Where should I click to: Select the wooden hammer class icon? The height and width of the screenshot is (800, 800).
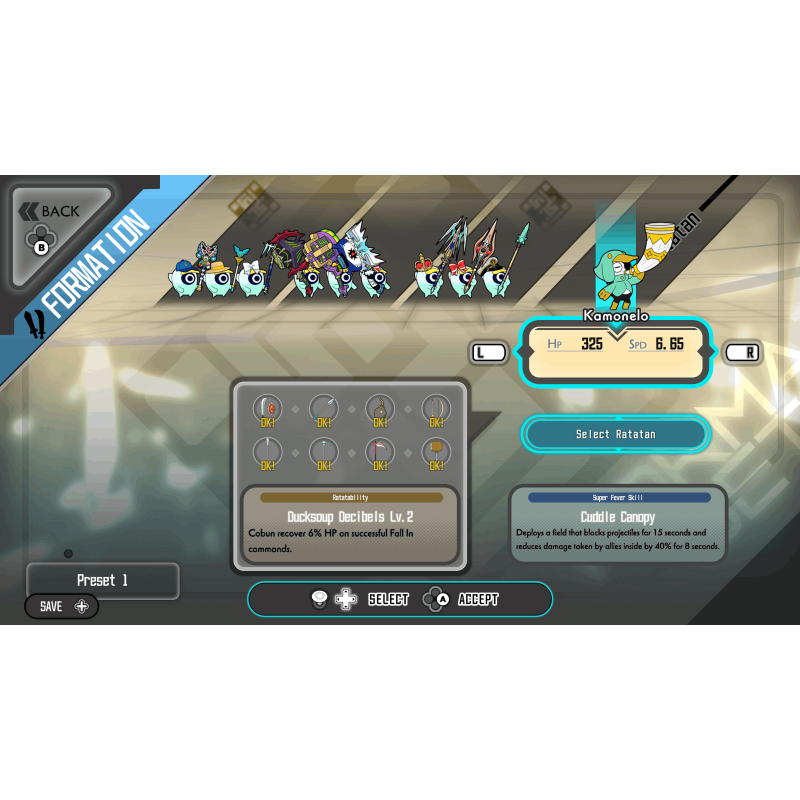435,453
